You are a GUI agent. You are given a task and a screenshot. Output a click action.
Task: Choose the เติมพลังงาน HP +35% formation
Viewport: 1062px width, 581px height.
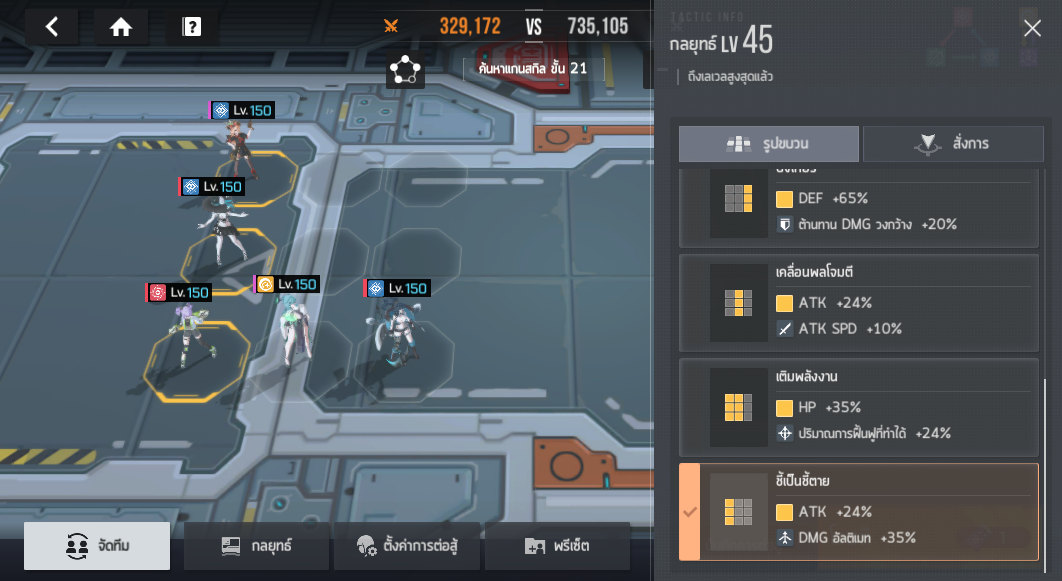pyautogui.click(x=859, y=406)
